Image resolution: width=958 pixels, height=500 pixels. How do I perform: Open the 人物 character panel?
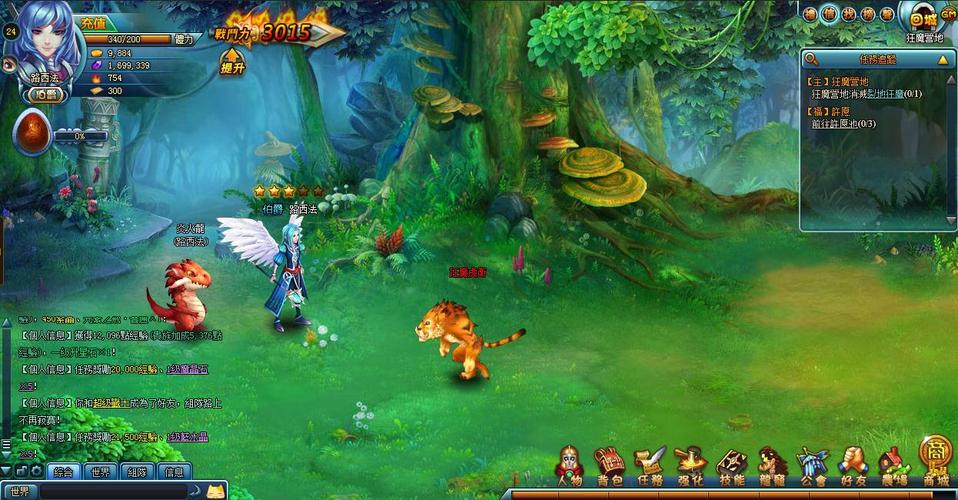pyautogui.click(x=570, y=467)
